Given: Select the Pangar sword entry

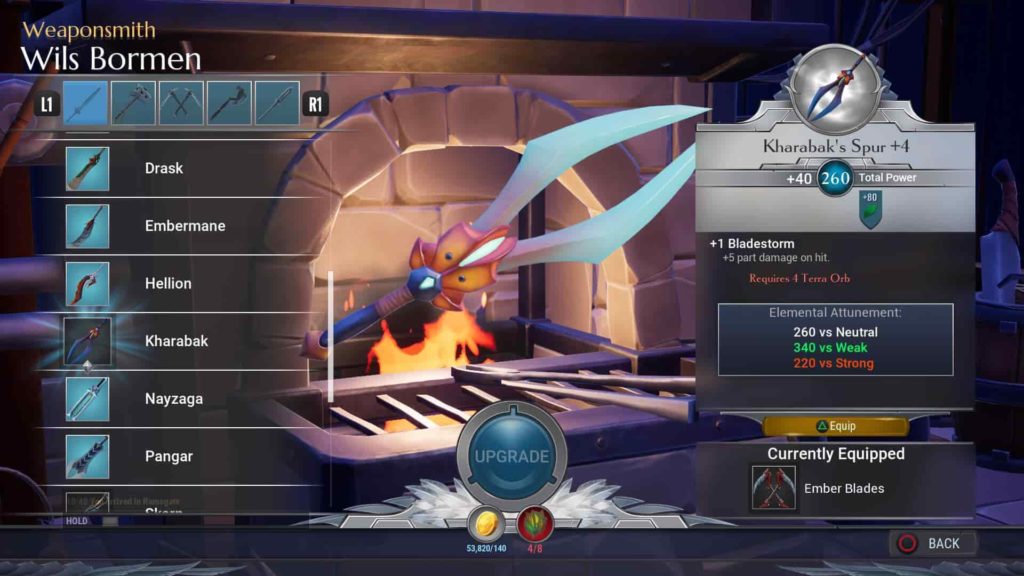Looking at the screenshot, I should point(168,456).
